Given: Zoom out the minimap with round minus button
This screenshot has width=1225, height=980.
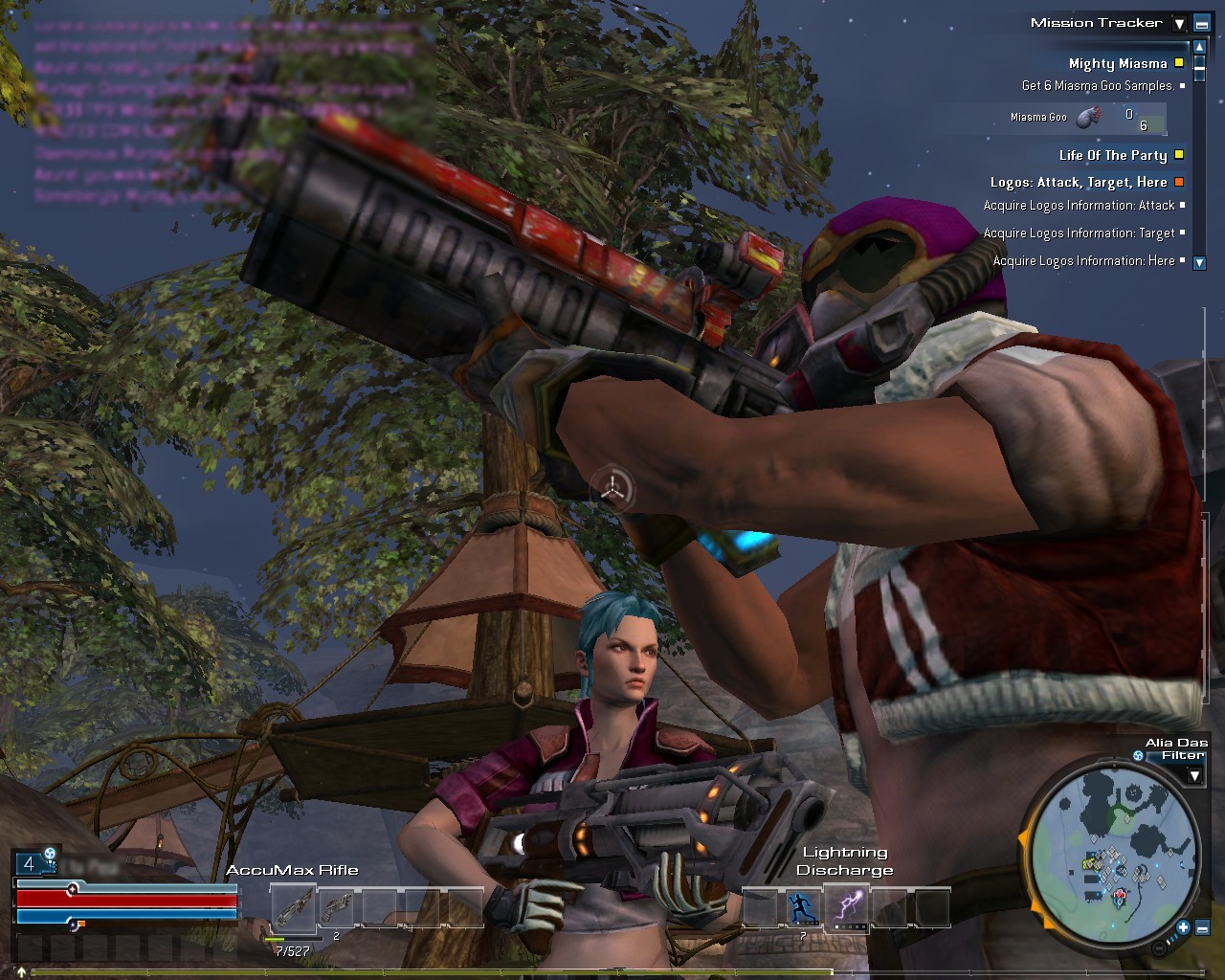Looking at the screenshot, I should tap(1160, 947).
